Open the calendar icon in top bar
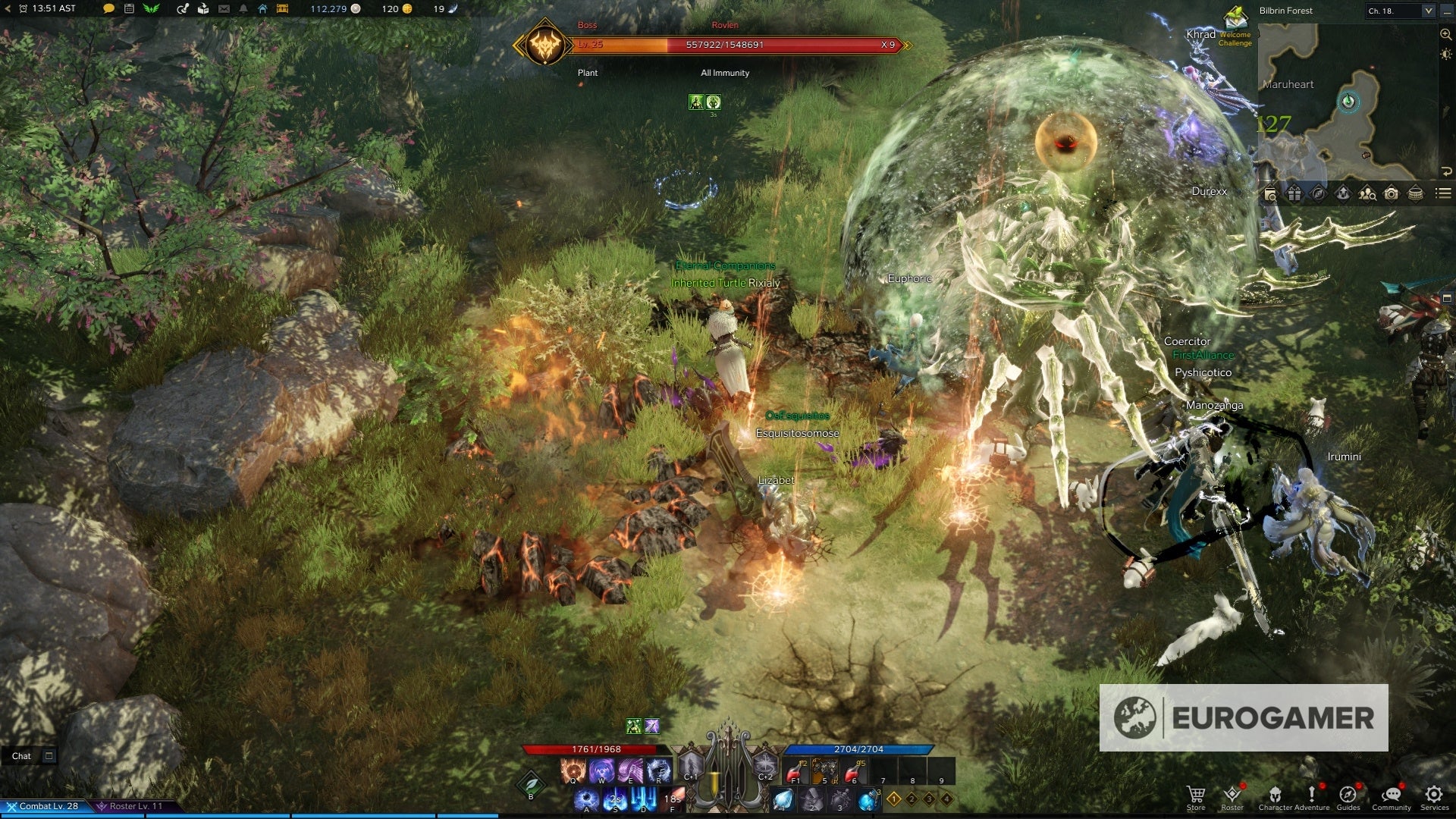Screen dimensions: 1456x819 [129, 9]
